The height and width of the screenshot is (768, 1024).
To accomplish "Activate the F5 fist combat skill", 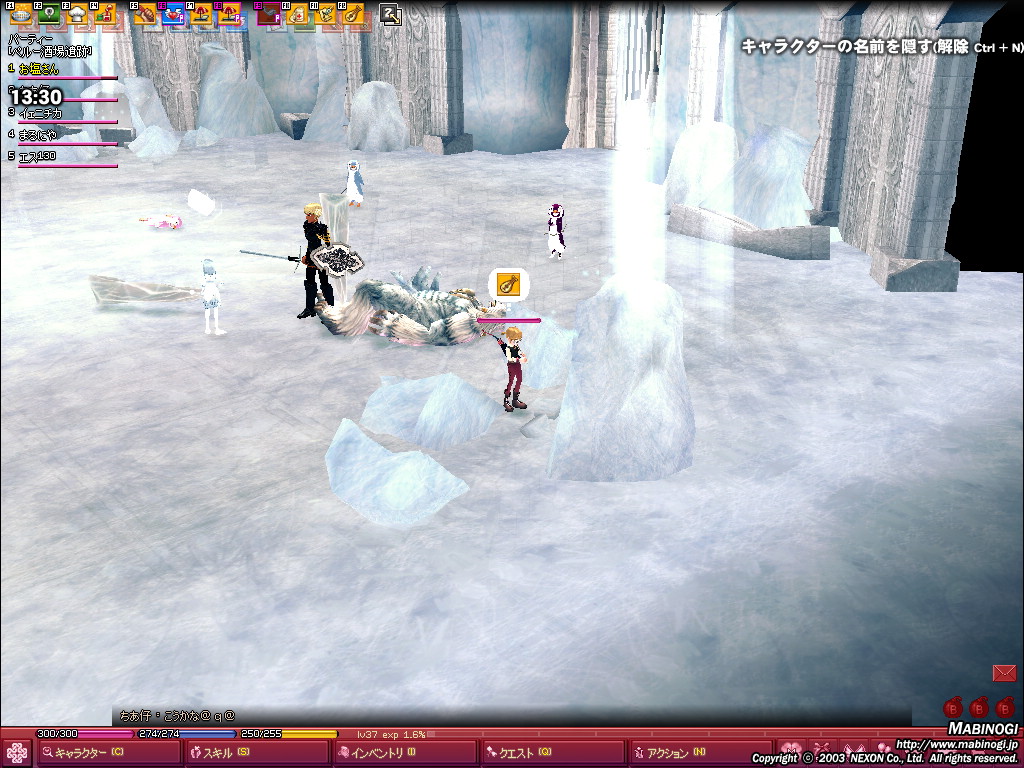I will [146, 14].
